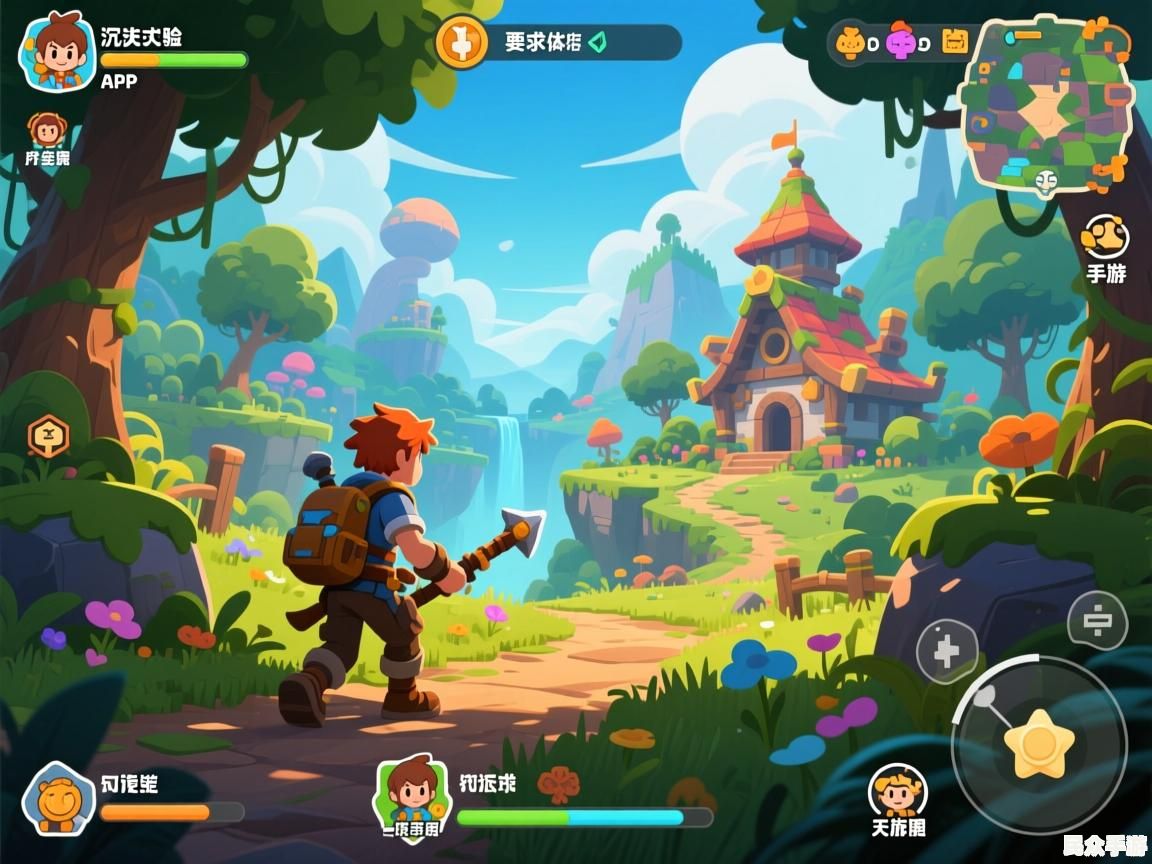This screenshot has width=1152, height=864.
Task: Click the orange hexagon face badge
Action: [48, 436]
